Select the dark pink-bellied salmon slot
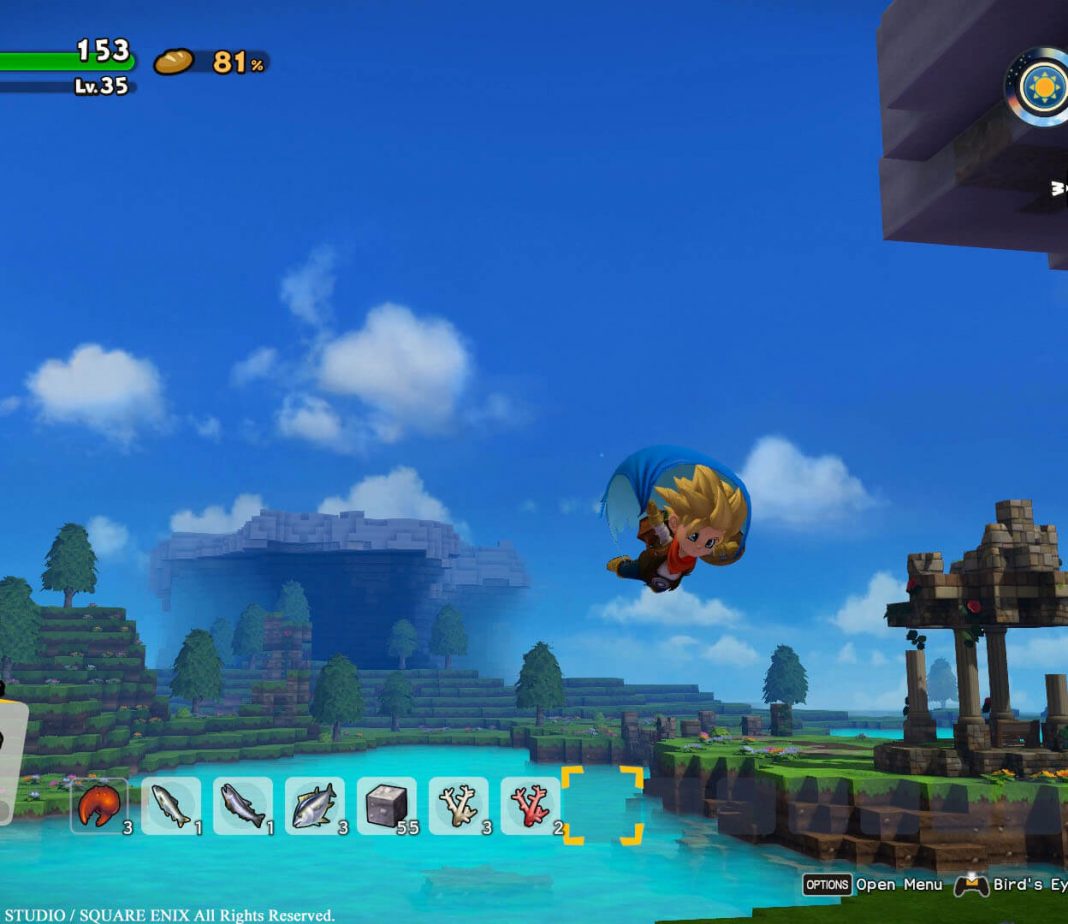Image resolution: width=1068 pixels, height=924 pixels. pos(243,805)
